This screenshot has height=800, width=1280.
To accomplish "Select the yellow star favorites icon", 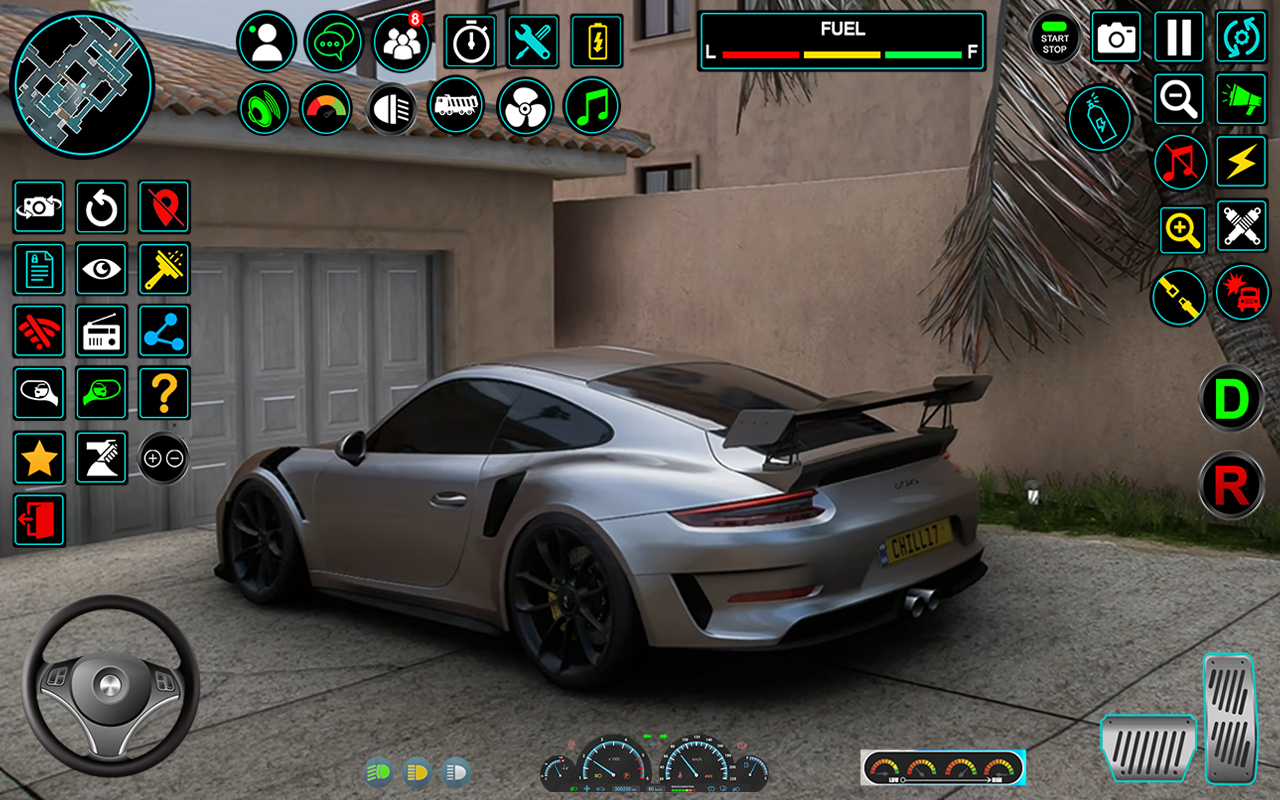I will 39,458.
